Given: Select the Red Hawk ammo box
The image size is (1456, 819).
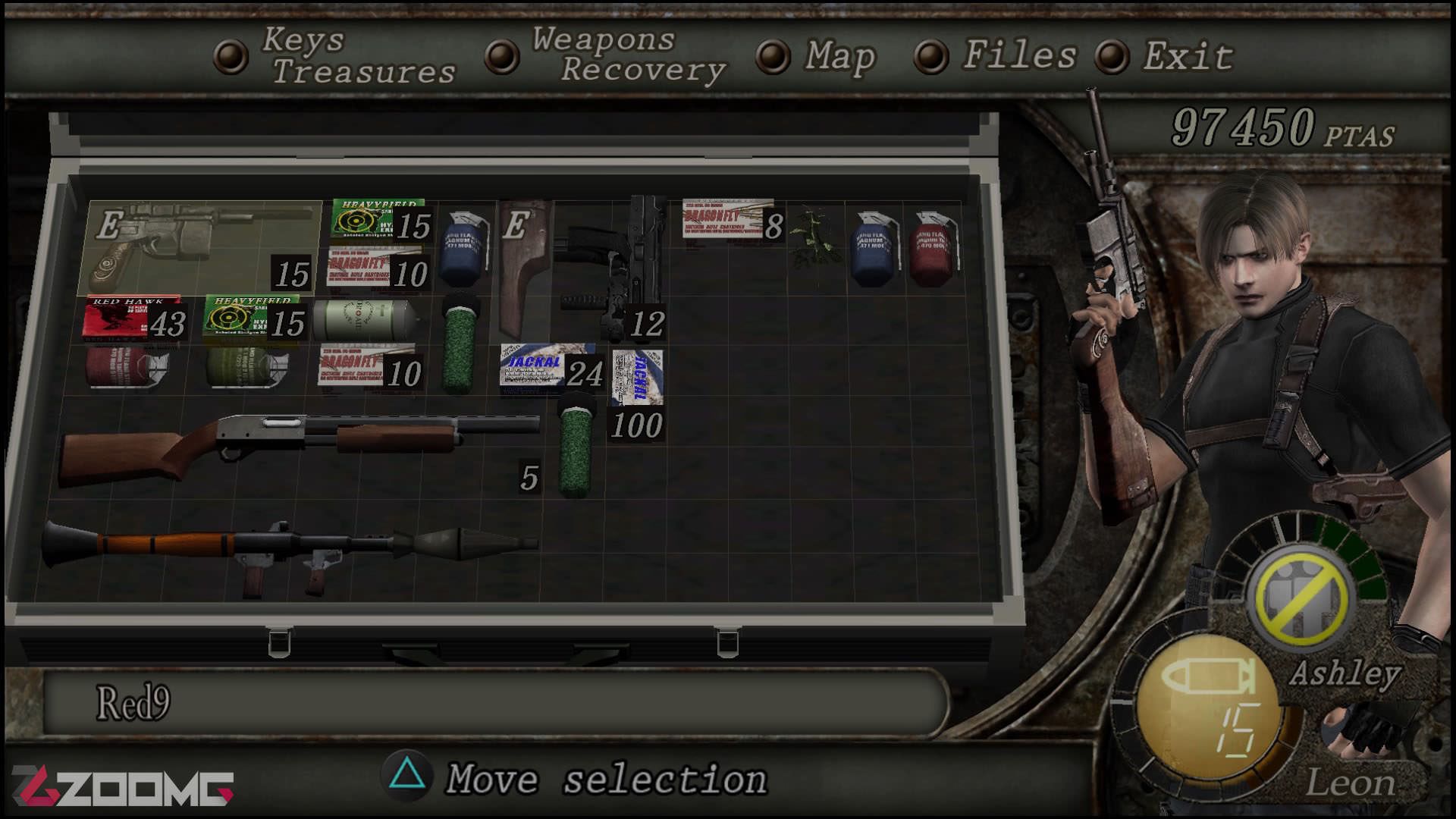Looking at the screenshot, I should 133,318.
